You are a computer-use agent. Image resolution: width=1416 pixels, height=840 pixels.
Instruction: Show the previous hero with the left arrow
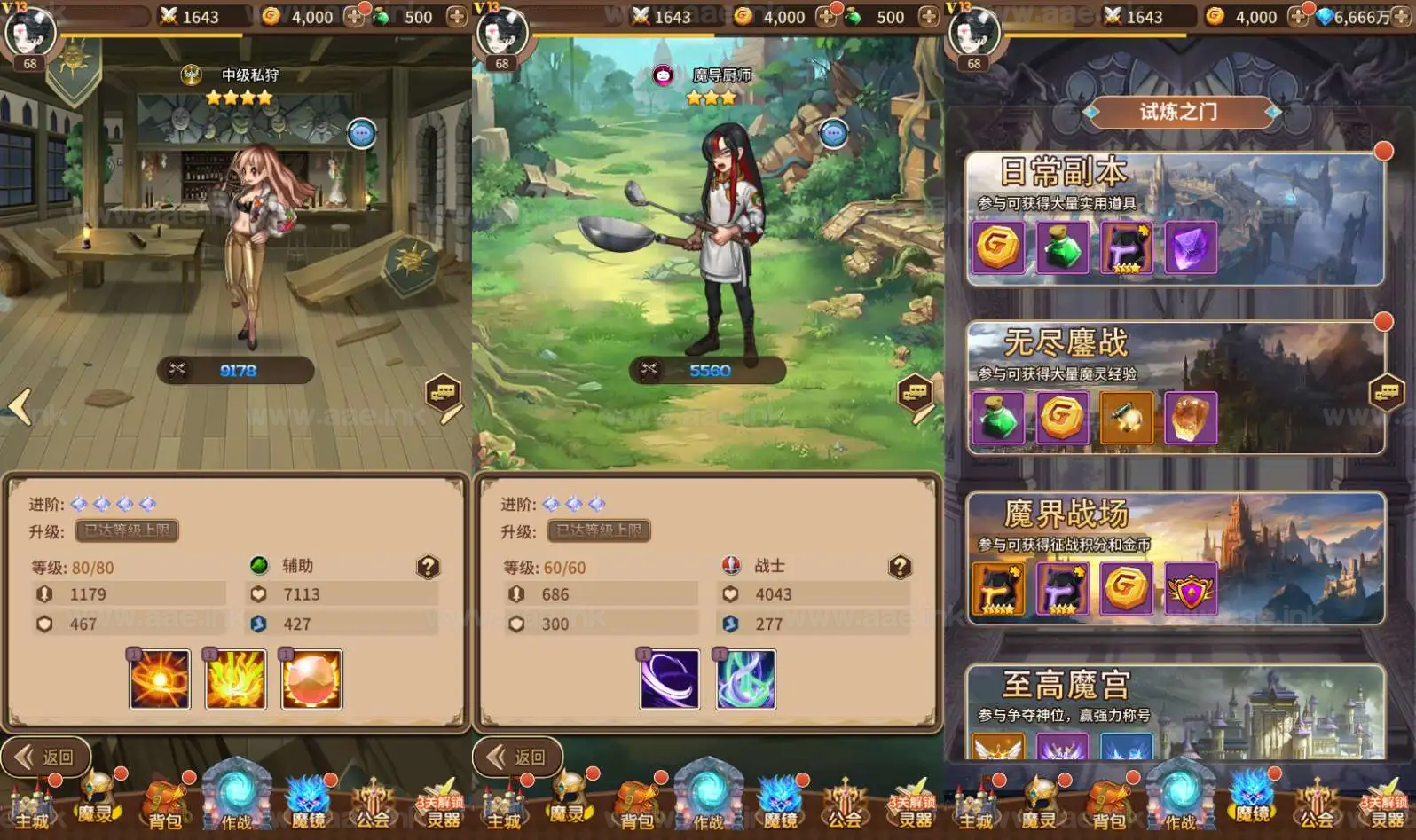(20, 407)
